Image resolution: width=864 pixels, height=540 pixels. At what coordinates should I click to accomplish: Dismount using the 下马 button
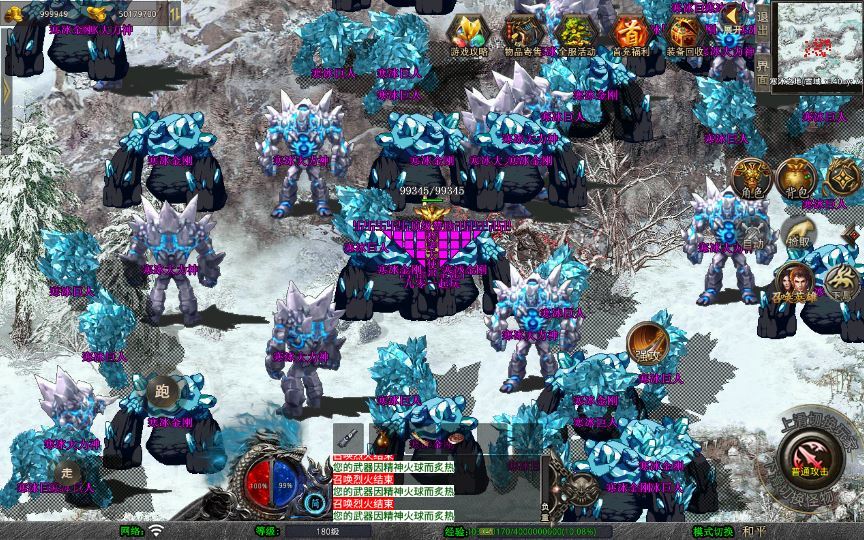(842, 283)
